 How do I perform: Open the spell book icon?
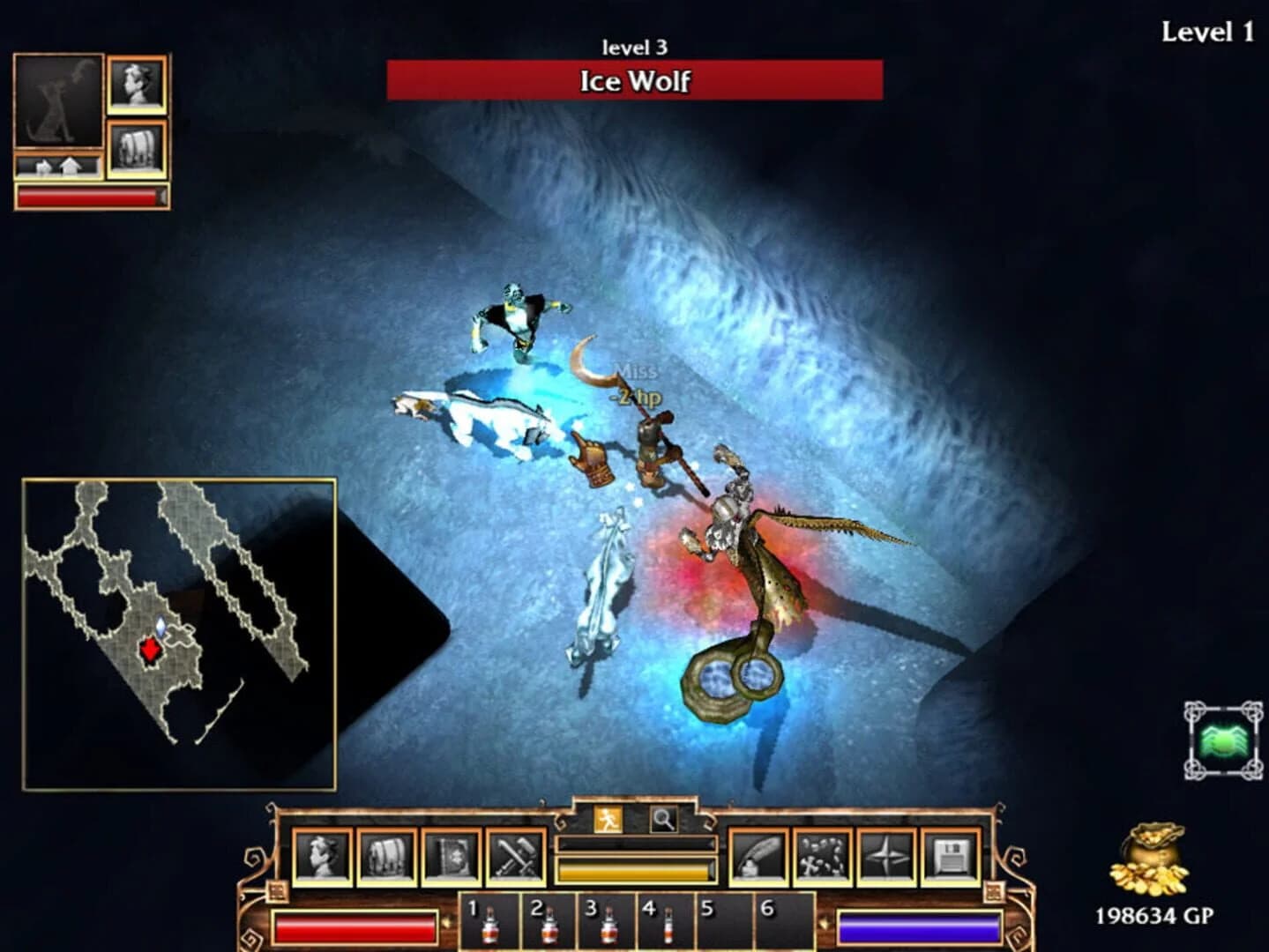click(x=450, y=855)
